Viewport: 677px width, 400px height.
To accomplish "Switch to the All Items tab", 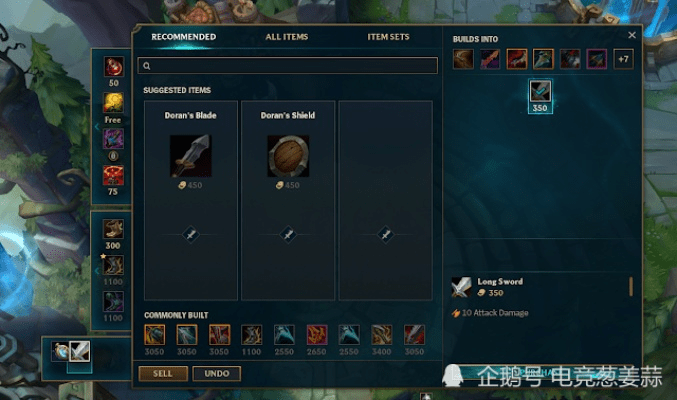I will pos(286,37).
